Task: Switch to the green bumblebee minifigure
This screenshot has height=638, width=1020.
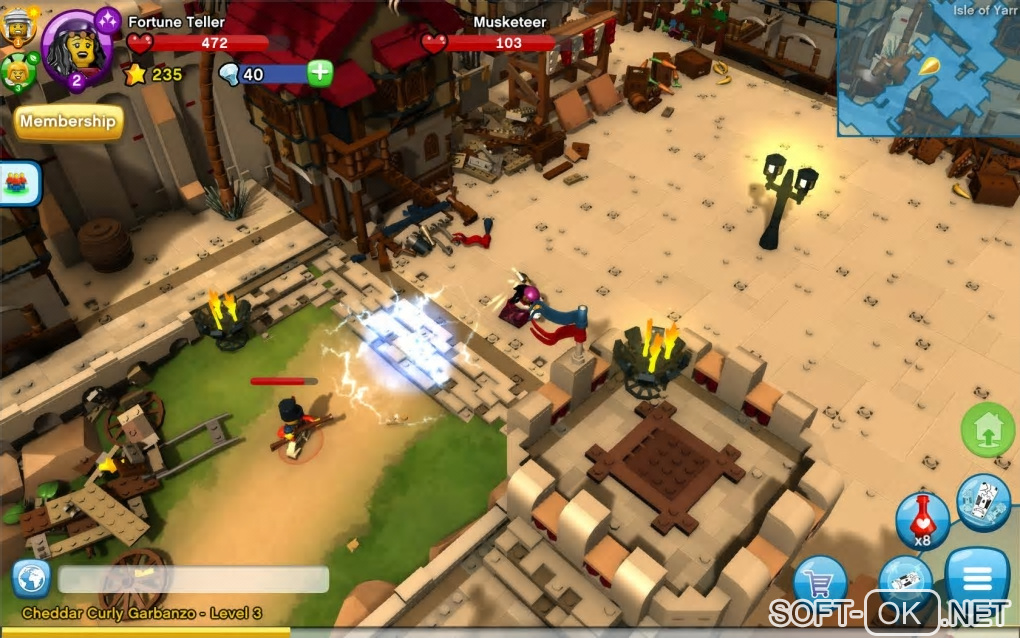Action: point(17,71)
